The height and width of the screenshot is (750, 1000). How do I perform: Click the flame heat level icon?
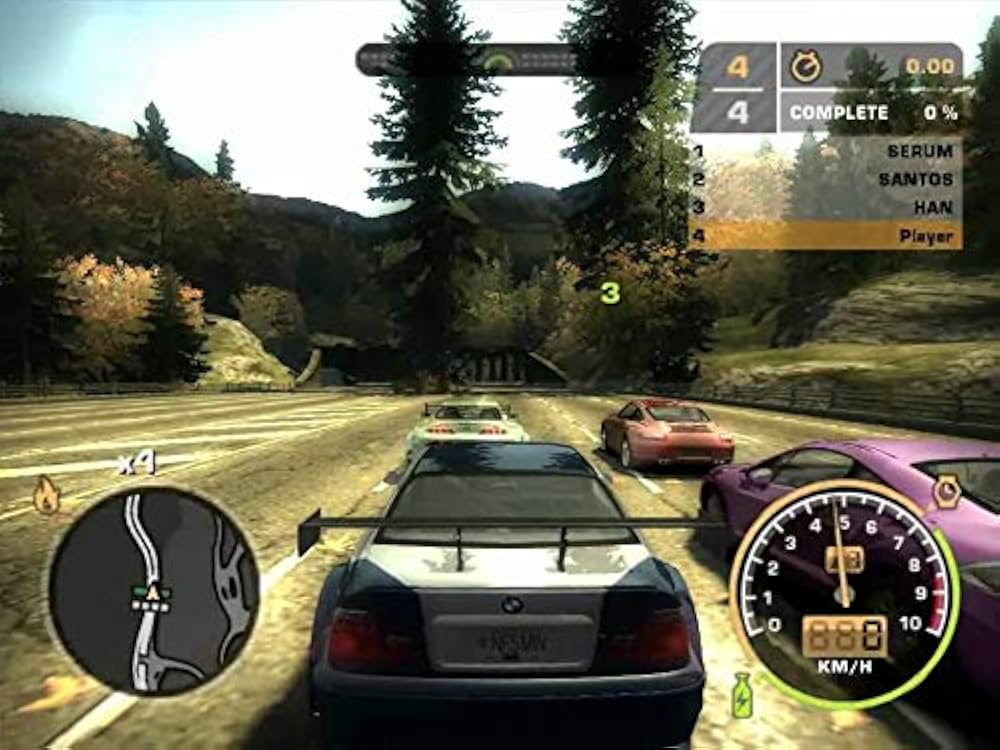point(46,495)
